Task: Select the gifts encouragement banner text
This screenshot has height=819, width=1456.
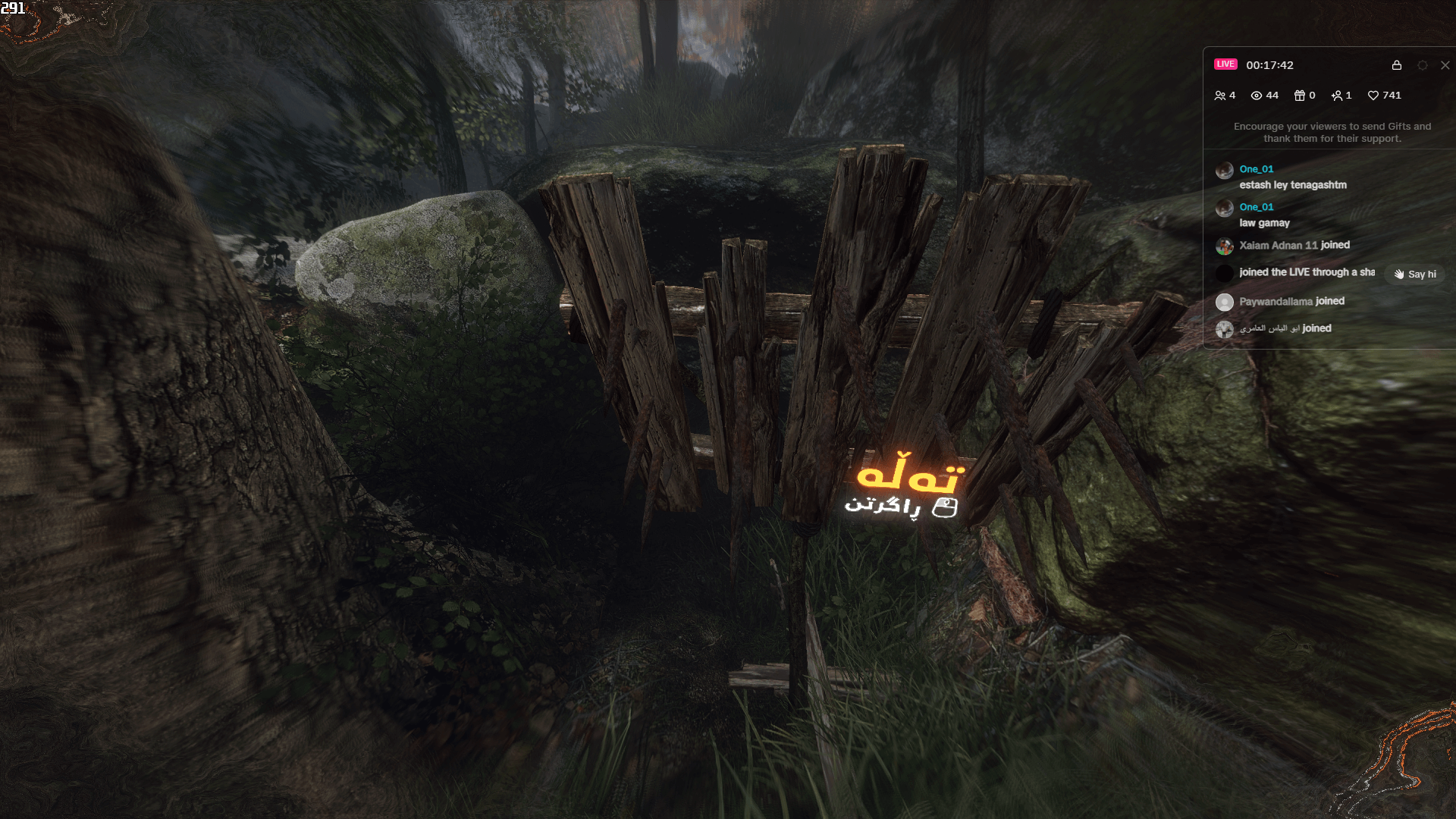Action: [x=1331, y=133]
